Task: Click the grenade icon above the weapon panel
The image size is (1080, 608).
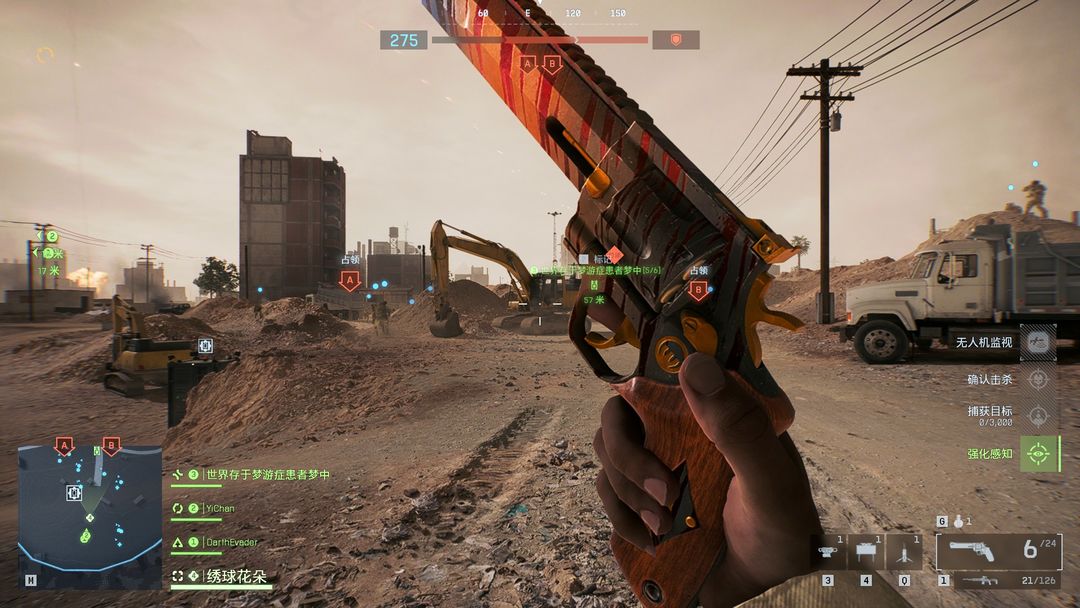Action: click(958, 521)
